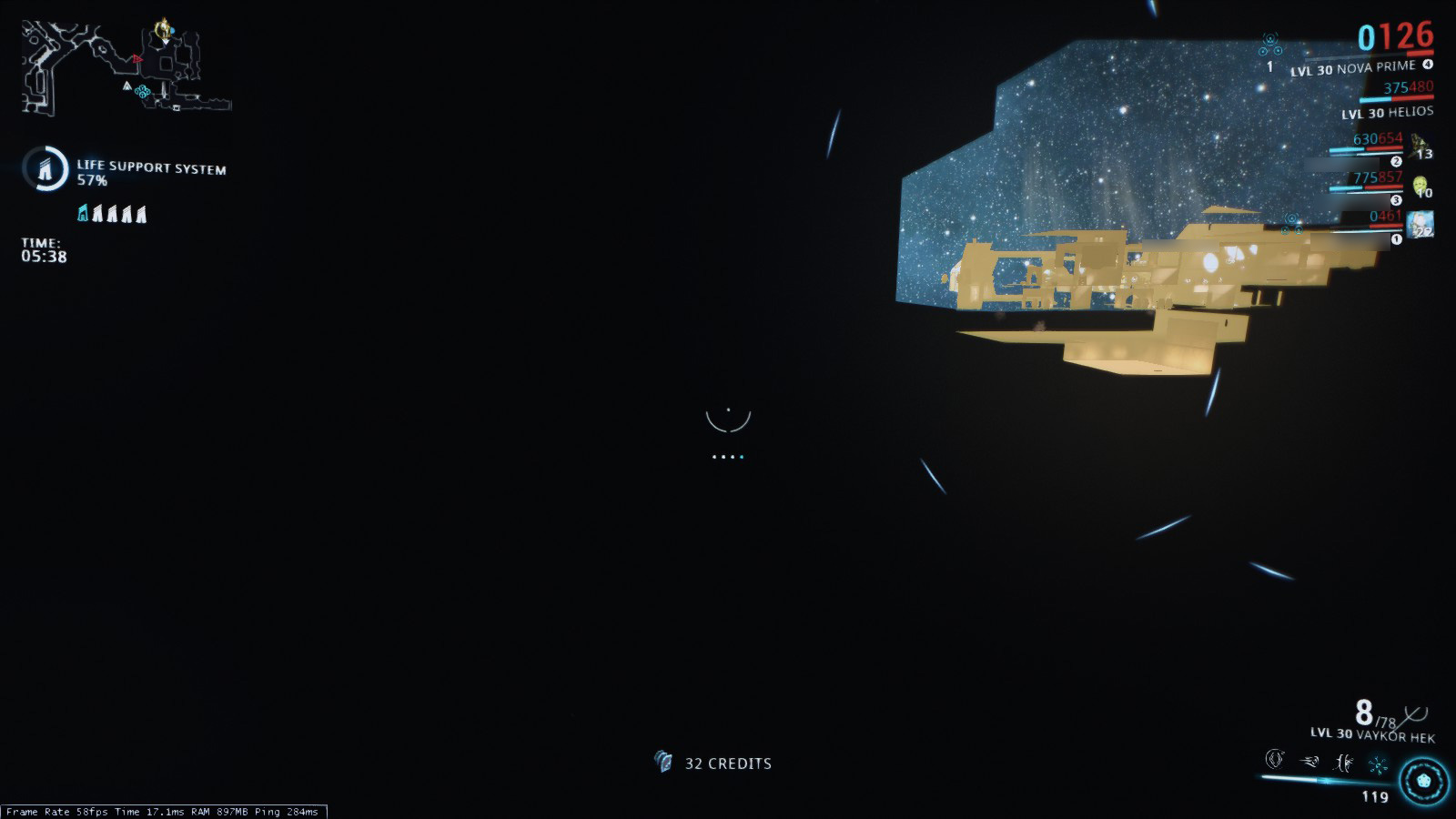Select the yellow mask squadmate avatar

(1421, 187)
